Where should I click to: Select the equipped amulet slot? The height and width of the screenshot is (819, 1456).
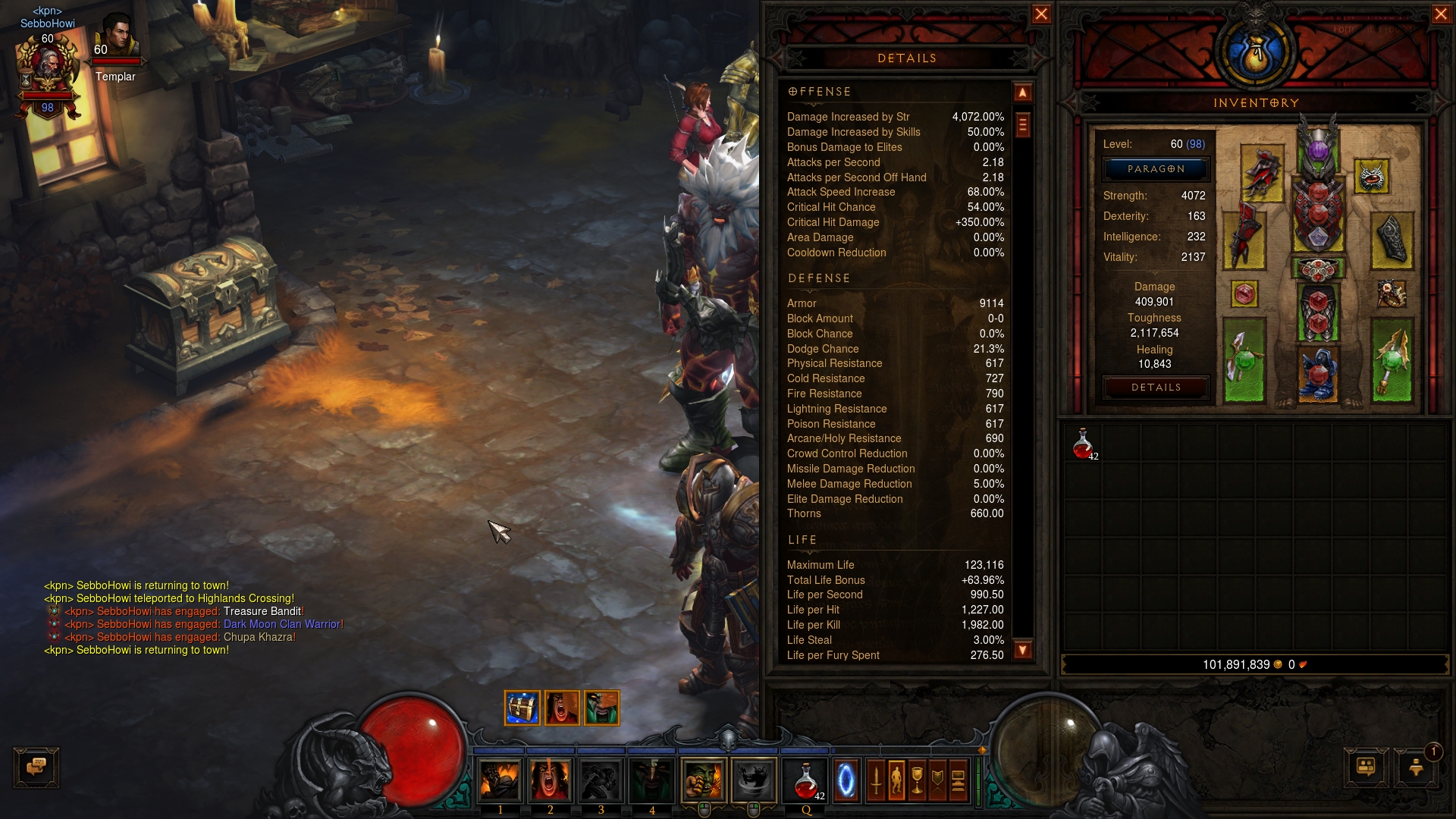pyautogui.click(x=1371, y=177)
